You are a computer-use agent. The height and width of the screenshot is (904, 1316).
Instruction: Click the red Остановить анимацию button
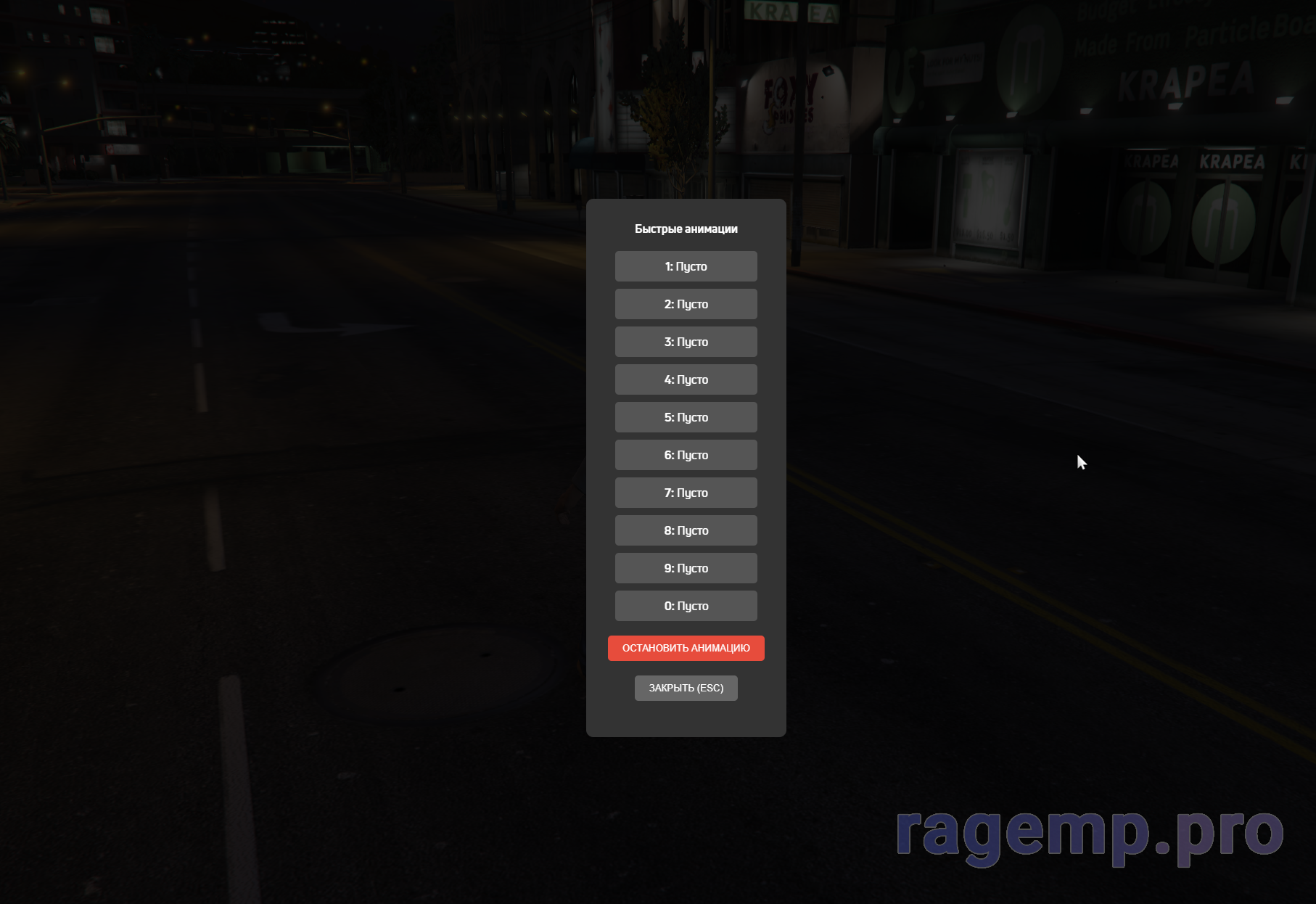[686, 648]
